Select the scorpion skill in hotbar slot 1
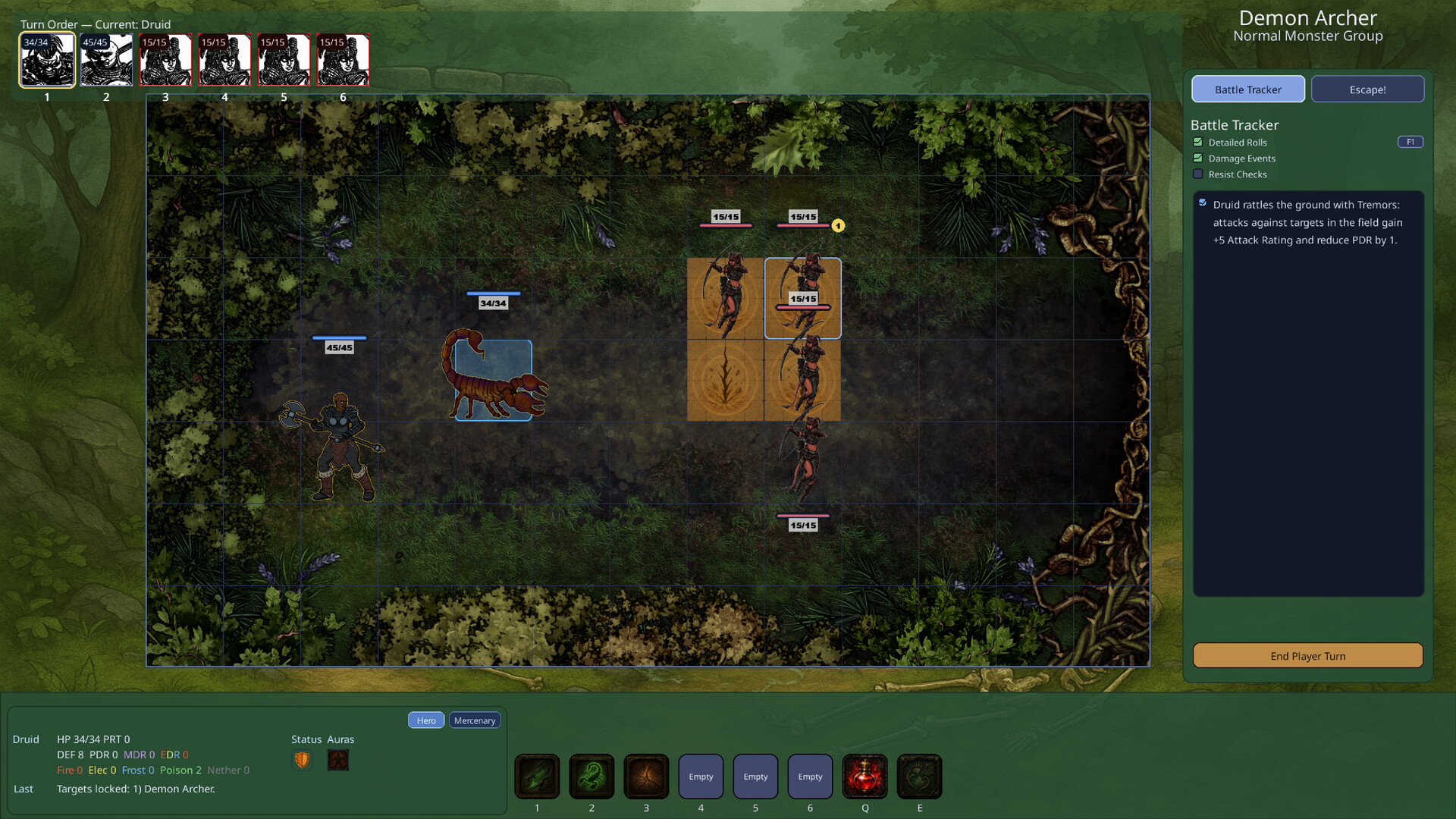Screen dimensions: 1456x819 [537, 776]
